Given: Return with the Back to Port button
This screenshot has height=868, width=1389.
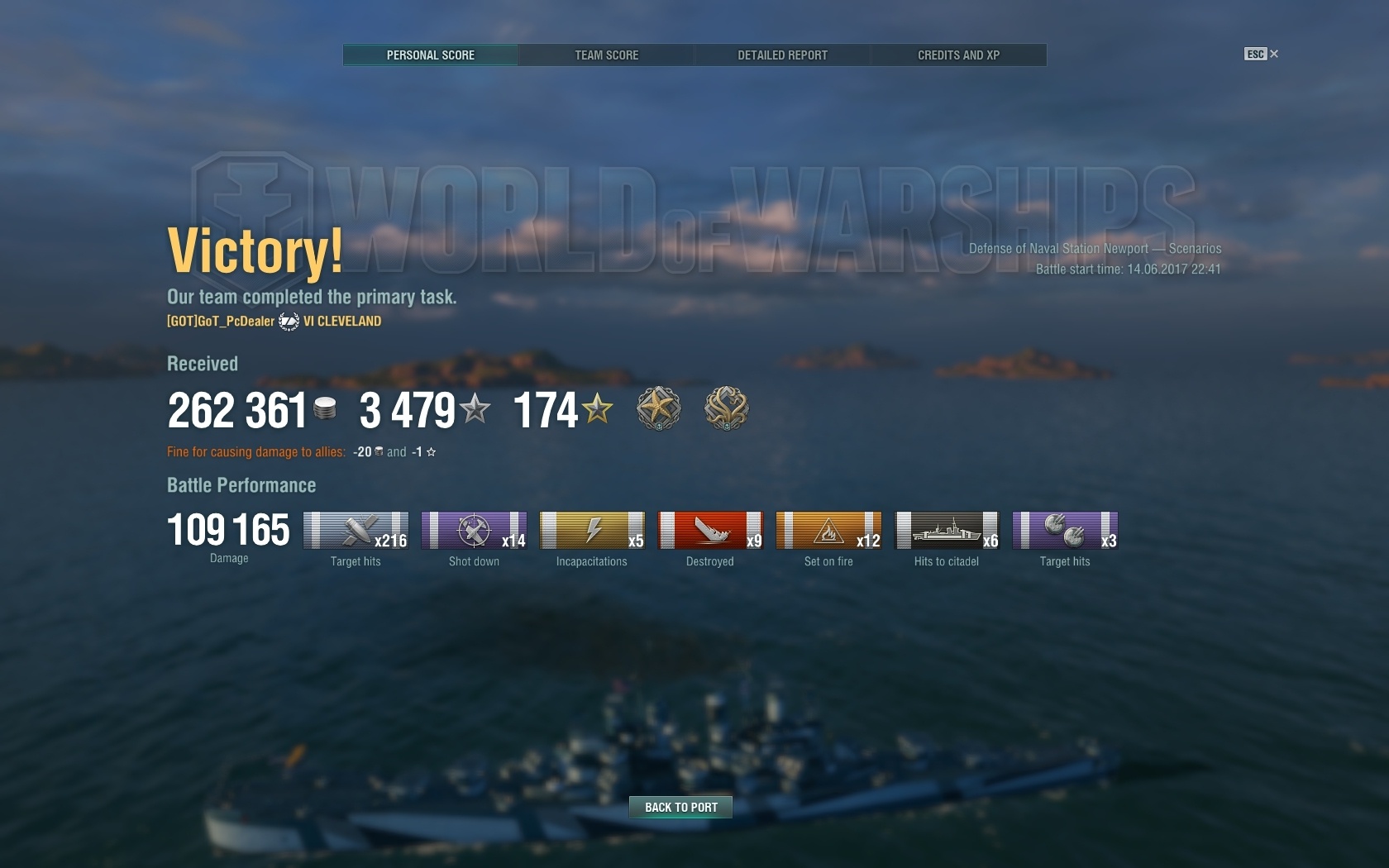Looking at the screenshot, I should tap(680, 807).
